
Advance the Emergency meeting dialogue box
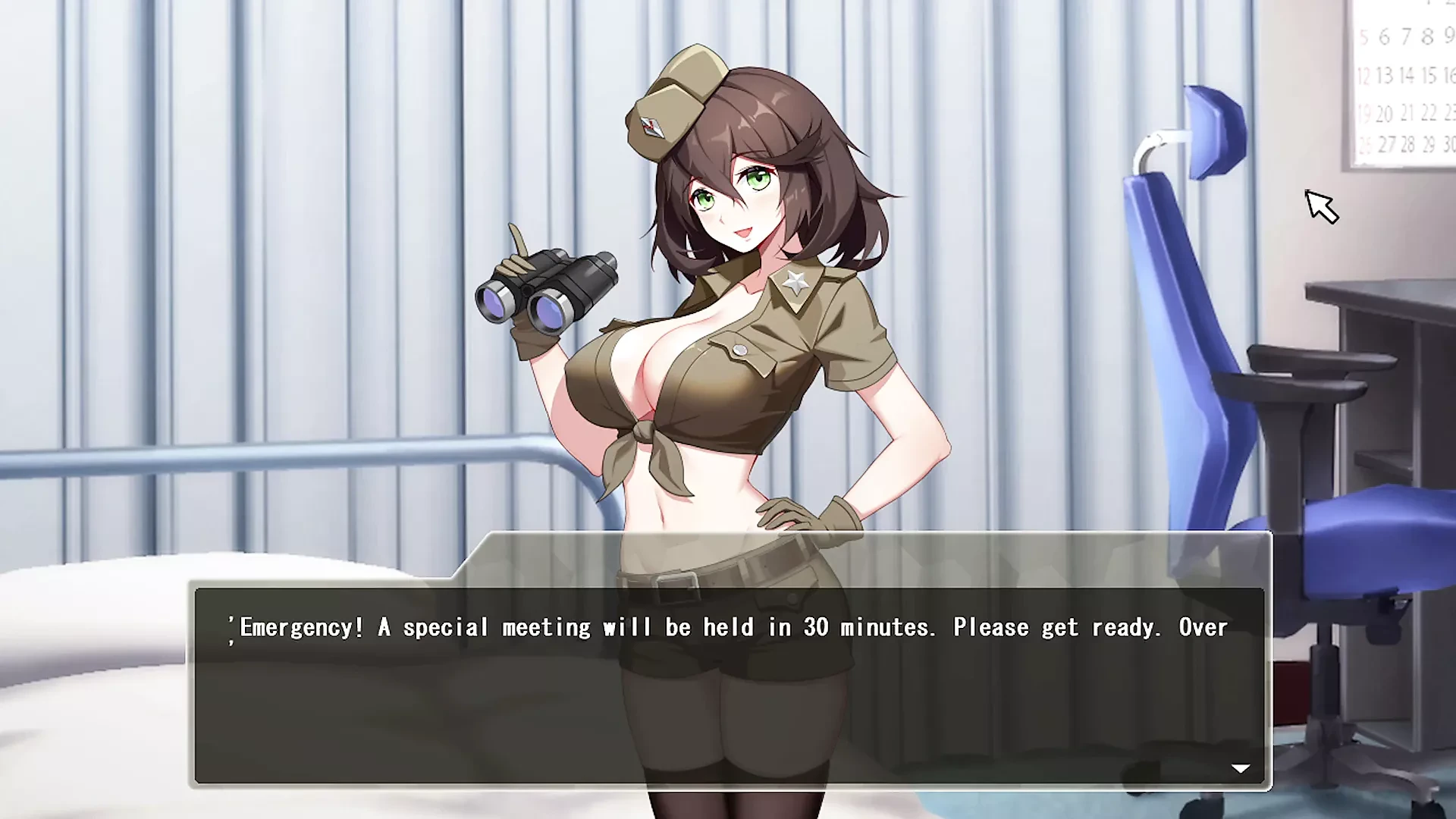(x=728, y=684)
